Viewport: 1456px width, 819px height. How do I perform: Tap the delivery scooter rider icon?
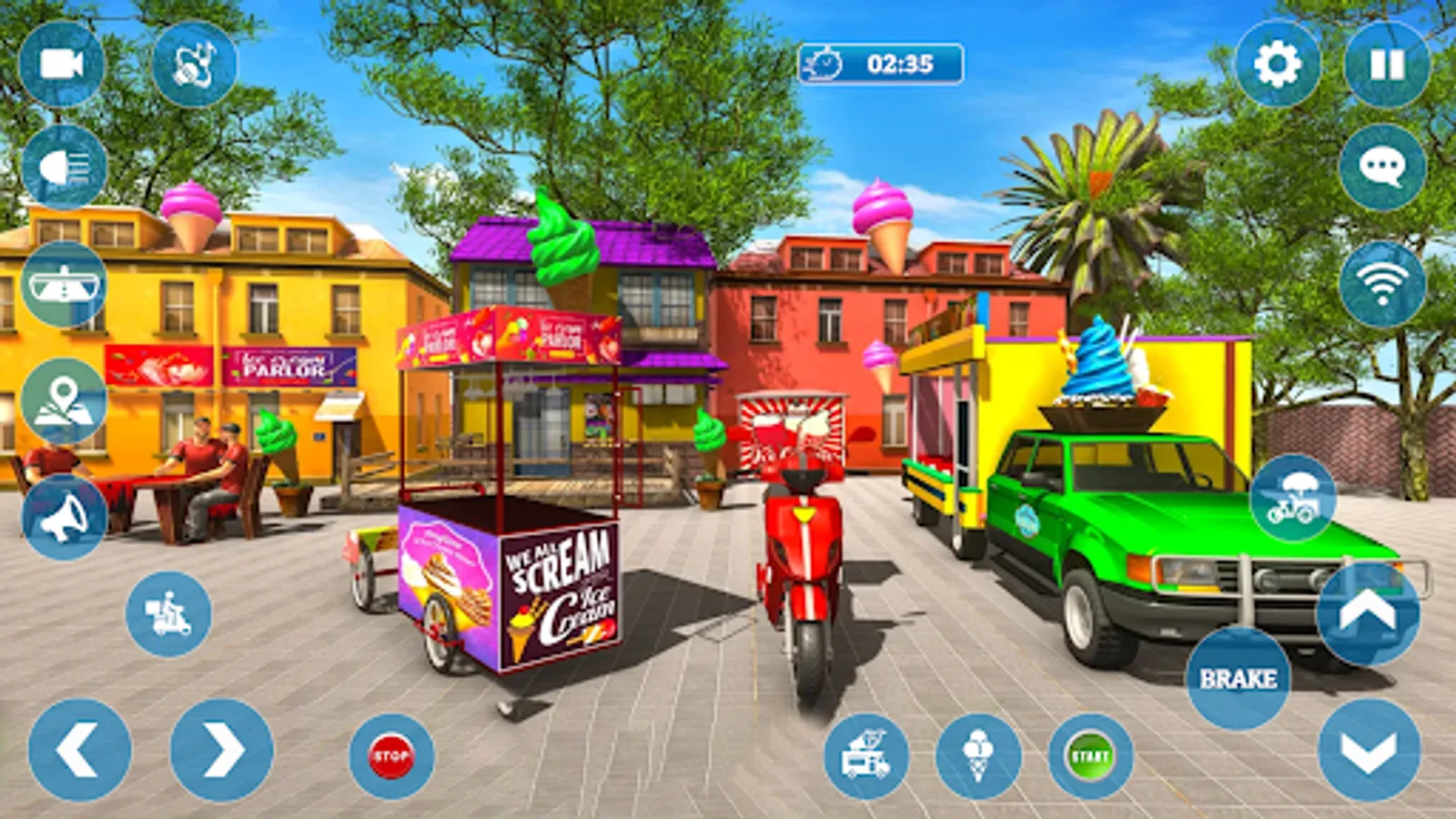[x=168, y=614]
